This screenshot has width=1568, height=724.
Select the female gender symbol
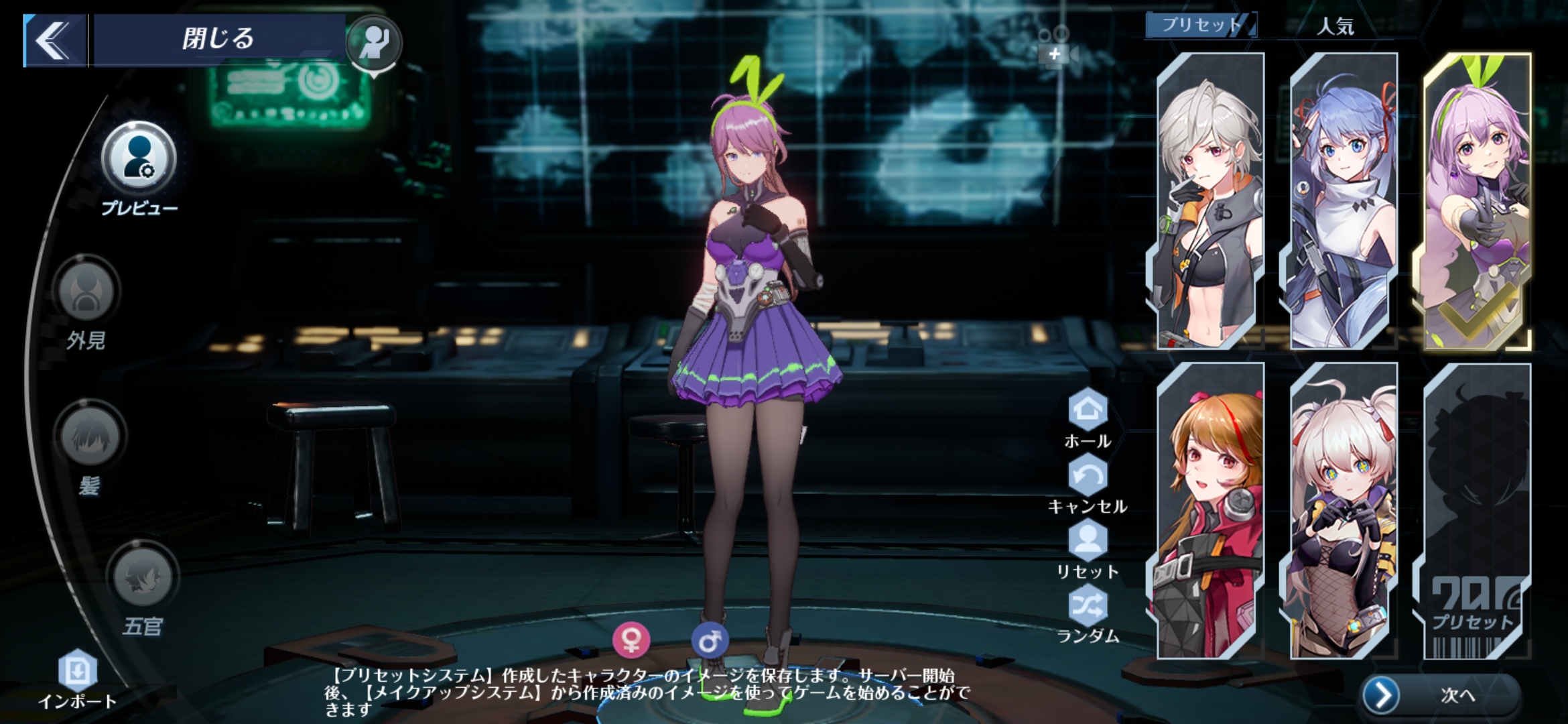pyautogui.click(x=633, y=640)
